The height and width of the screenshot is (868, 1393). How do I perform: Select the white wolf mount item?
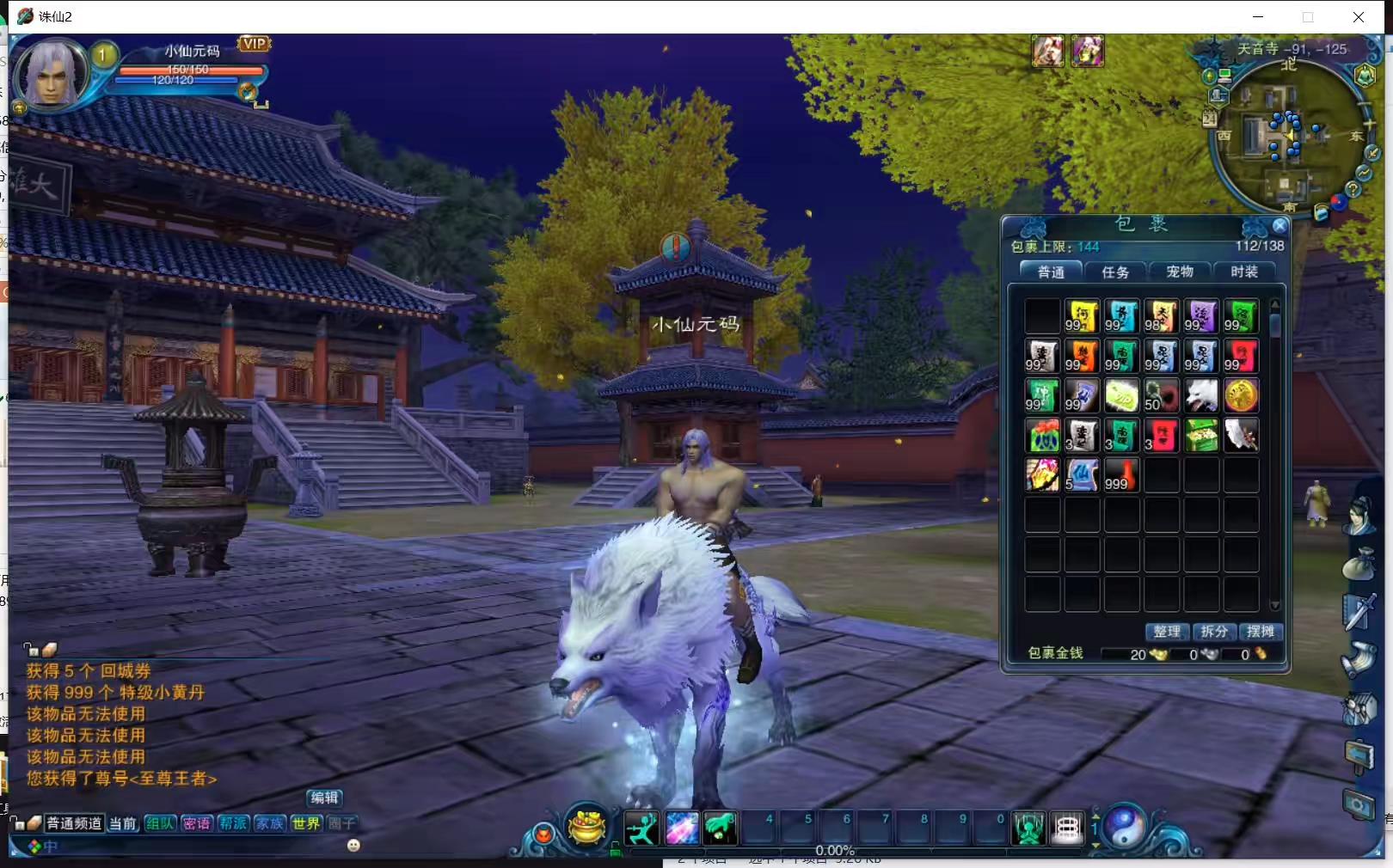click(x=1201, y=396)
